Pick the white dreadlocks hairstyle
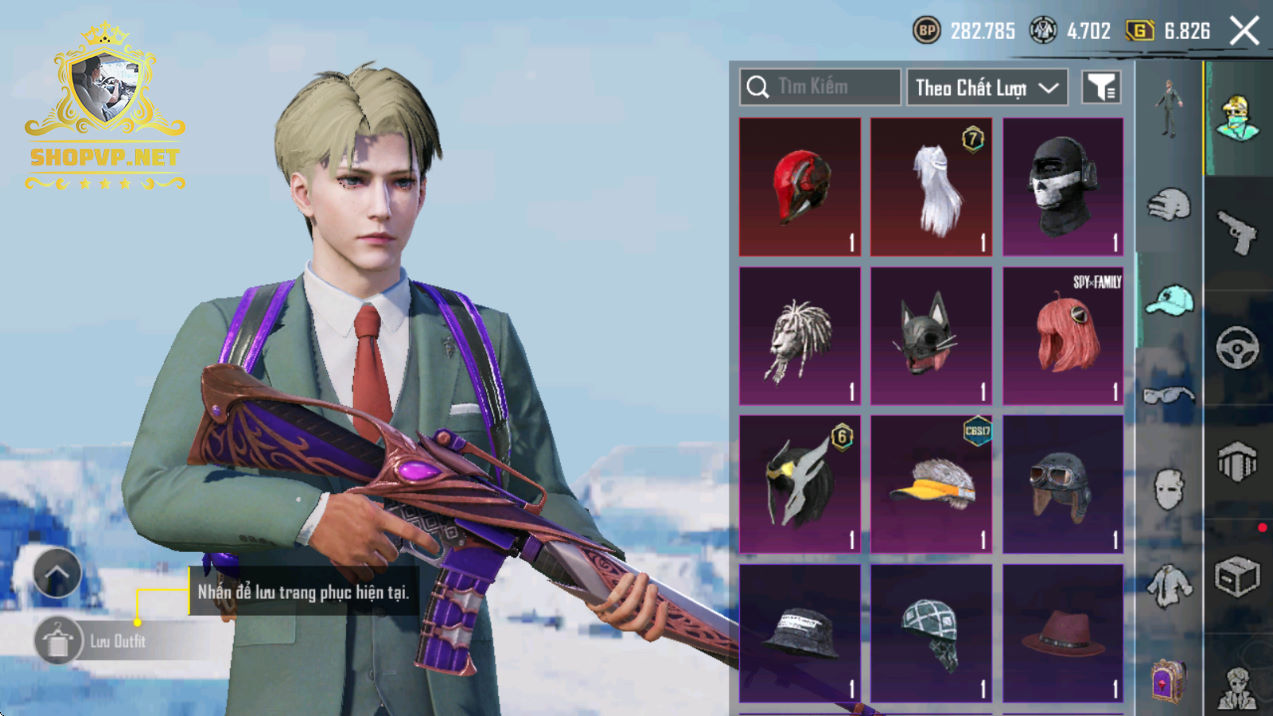The image size is (1273, 716). click(799, 336)
